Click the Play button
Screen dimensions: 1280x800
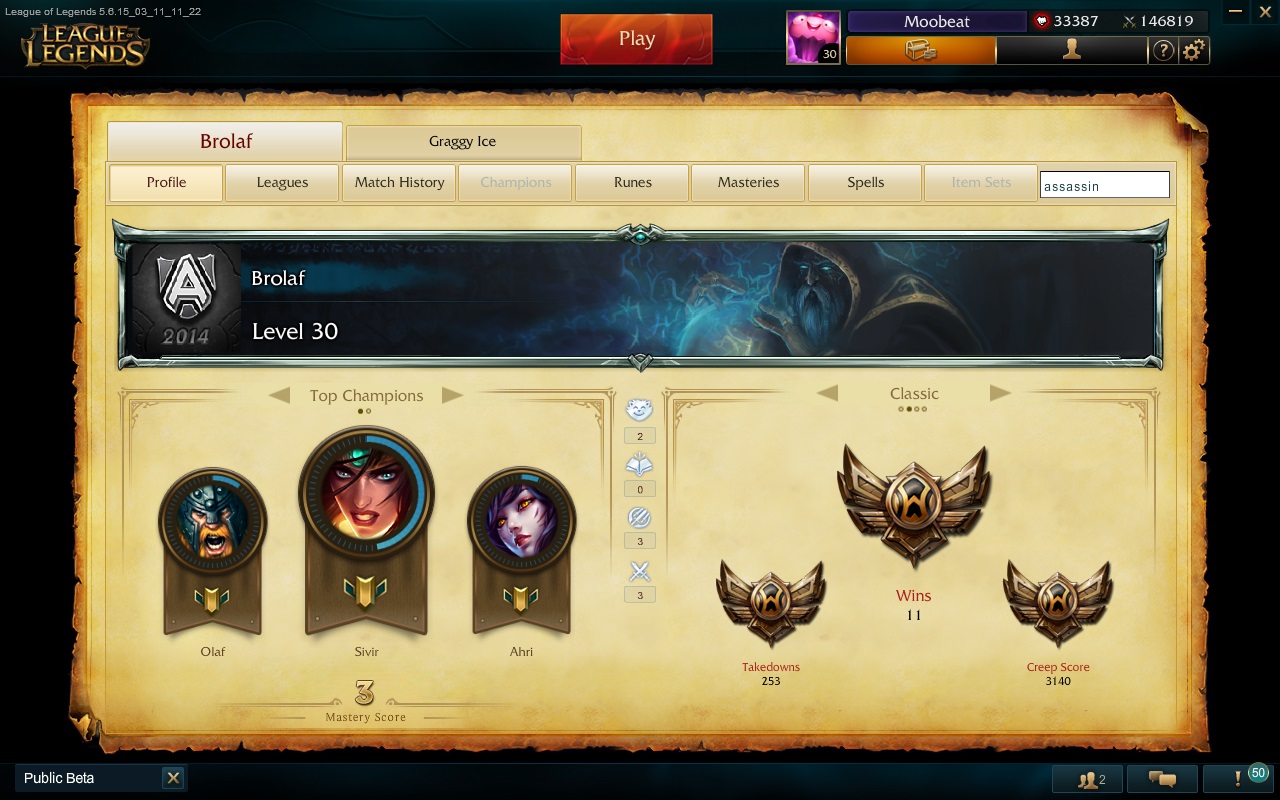coord(636,38)
